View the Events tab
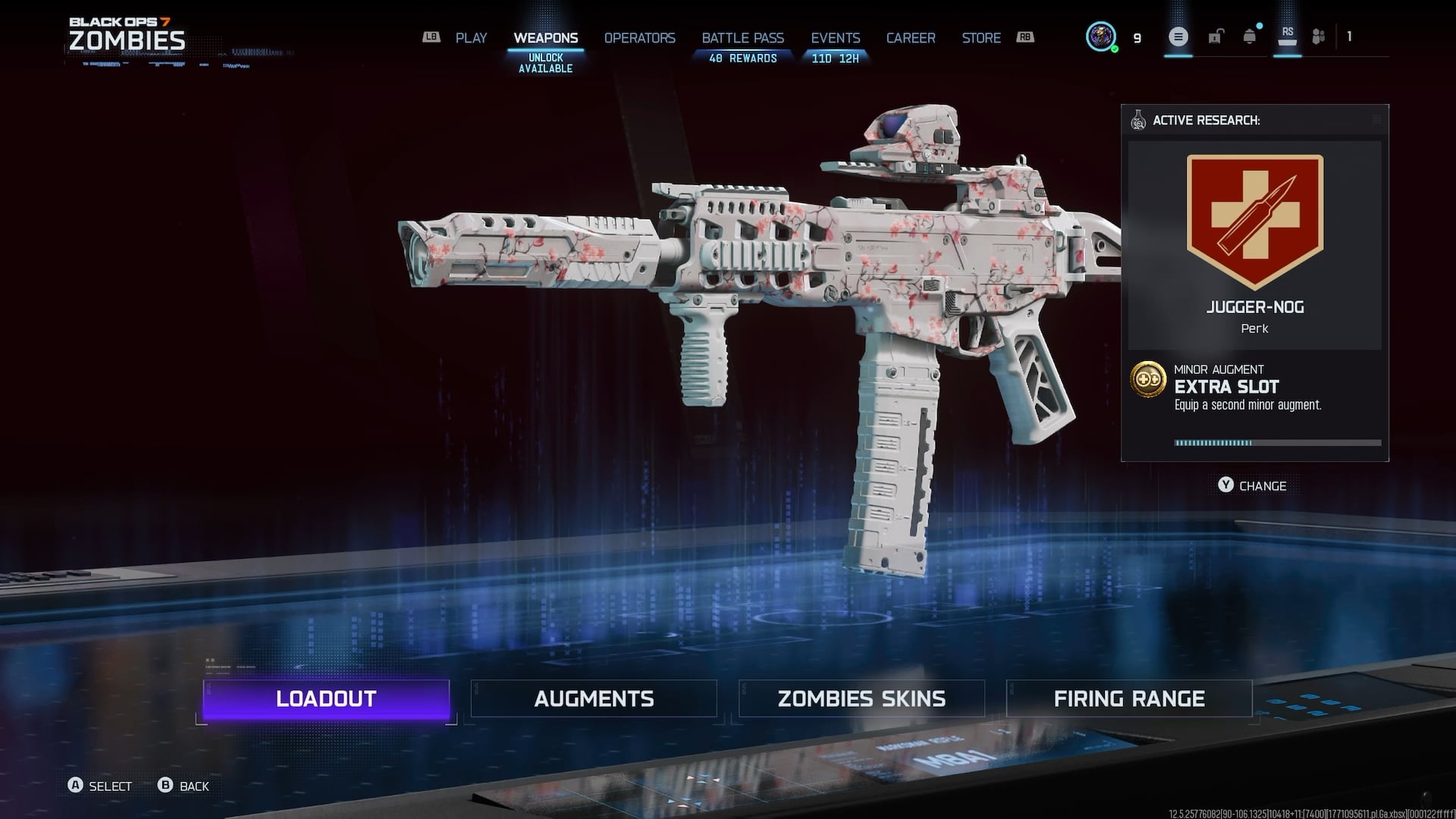 pos(835,38)
